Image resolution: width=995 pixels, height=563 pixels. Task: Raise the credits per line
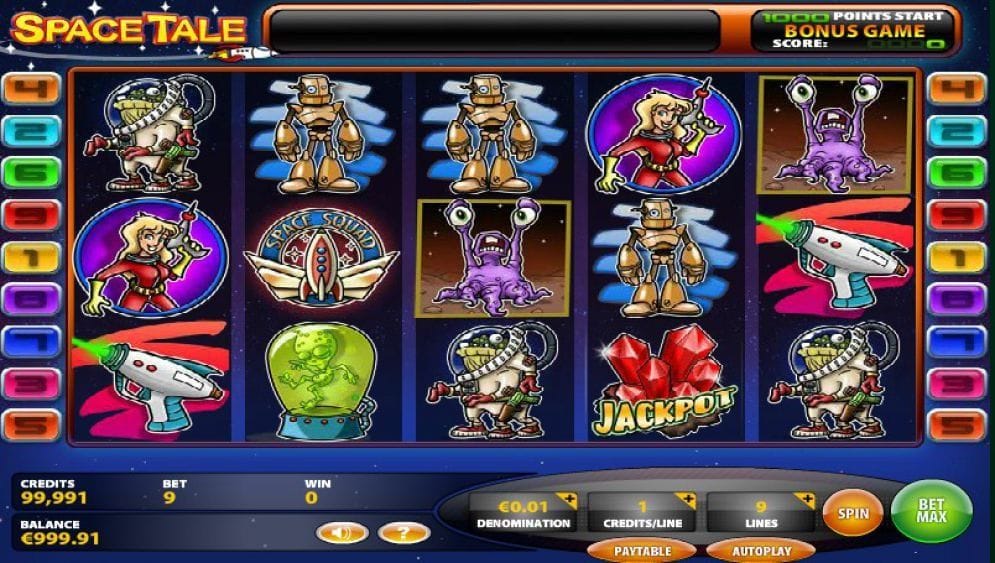[687, 499]
